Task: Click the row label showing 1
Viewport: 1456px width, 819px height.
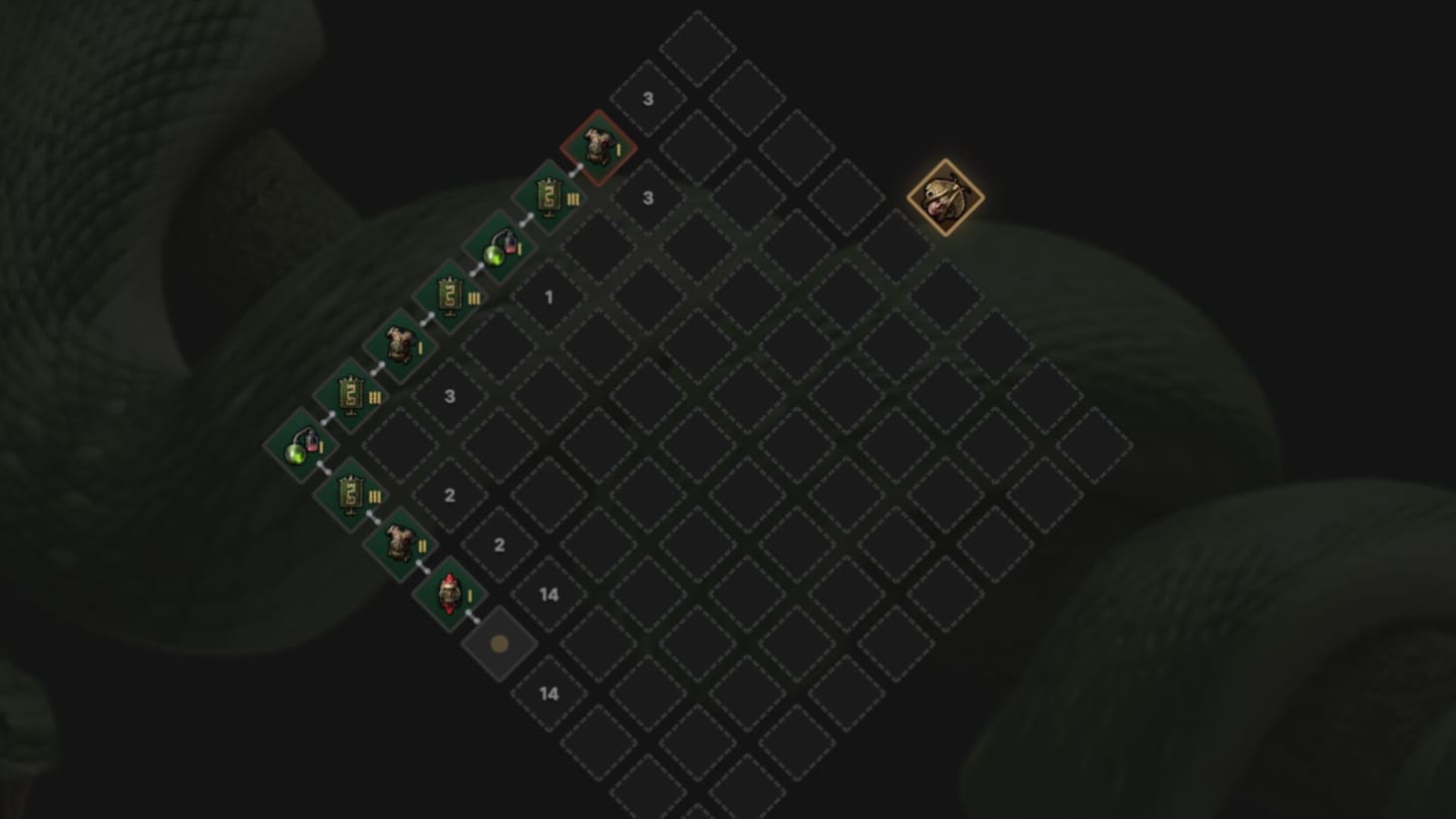Action: pos(548,296)
